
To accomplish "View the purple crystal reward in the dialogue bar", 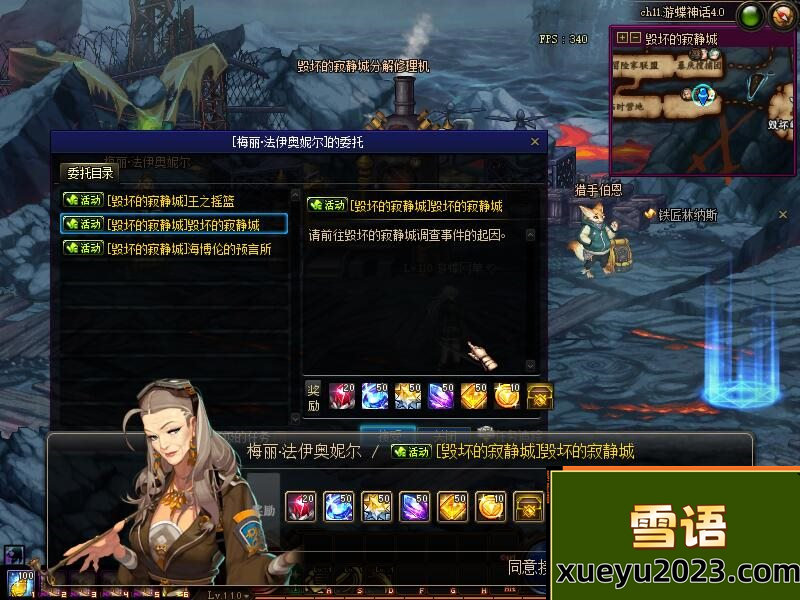I will (415, 506).
